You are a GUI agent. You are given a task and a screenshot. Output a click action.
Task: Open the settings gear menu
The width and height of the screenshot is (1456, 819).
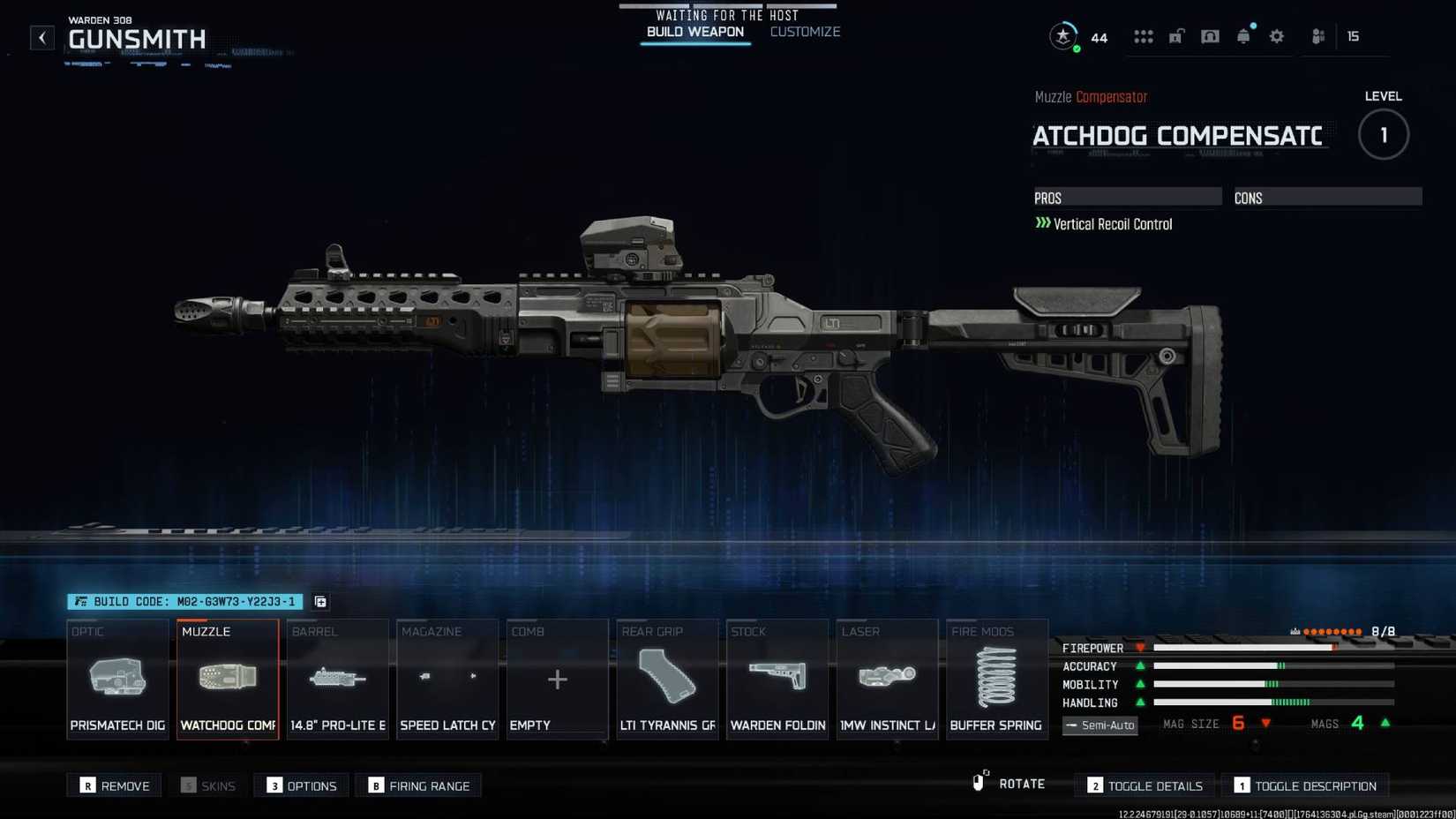coord(1277,36)
